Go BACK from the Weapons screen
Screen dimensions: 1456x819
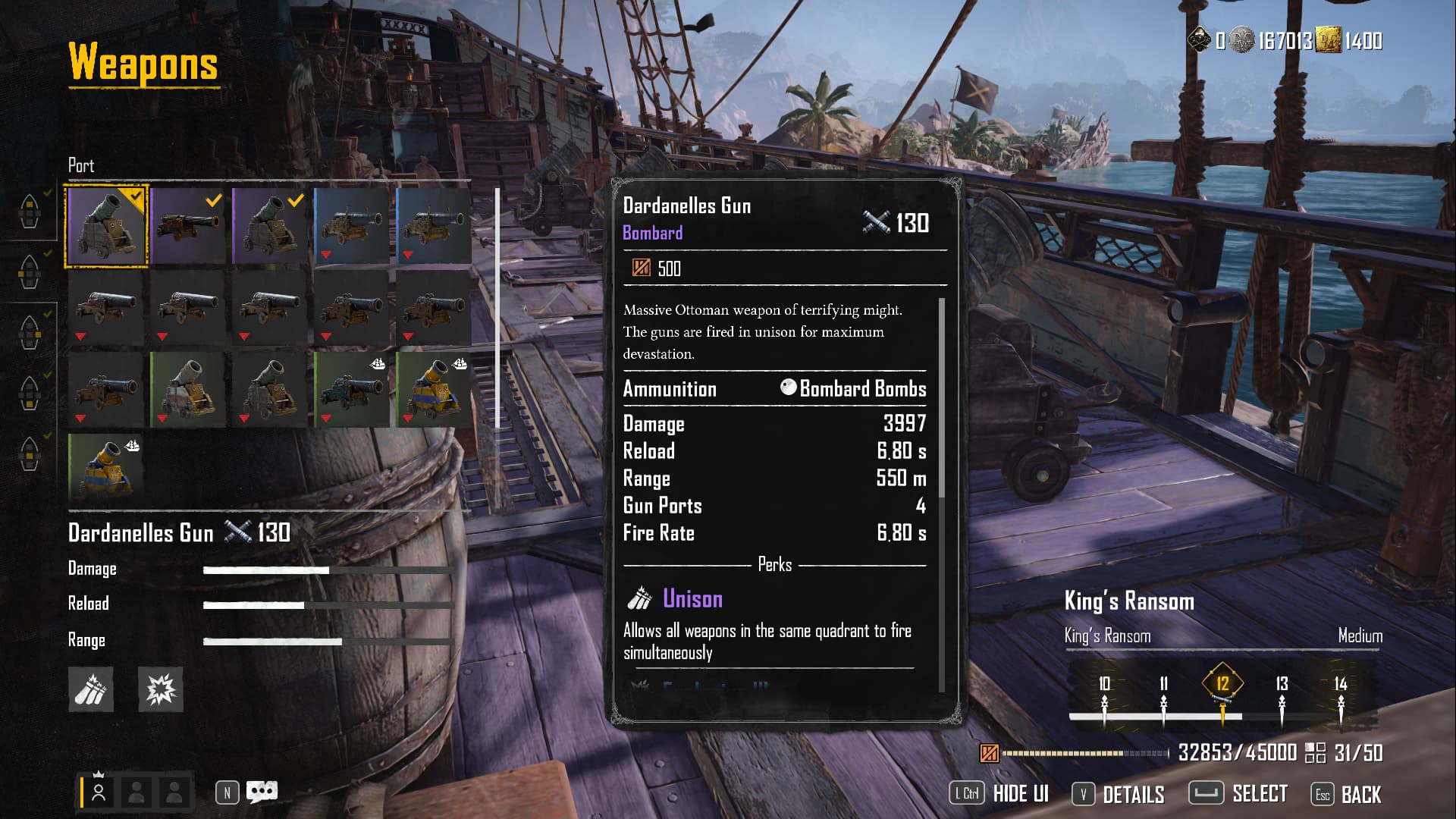click(x=1347, y=794)
